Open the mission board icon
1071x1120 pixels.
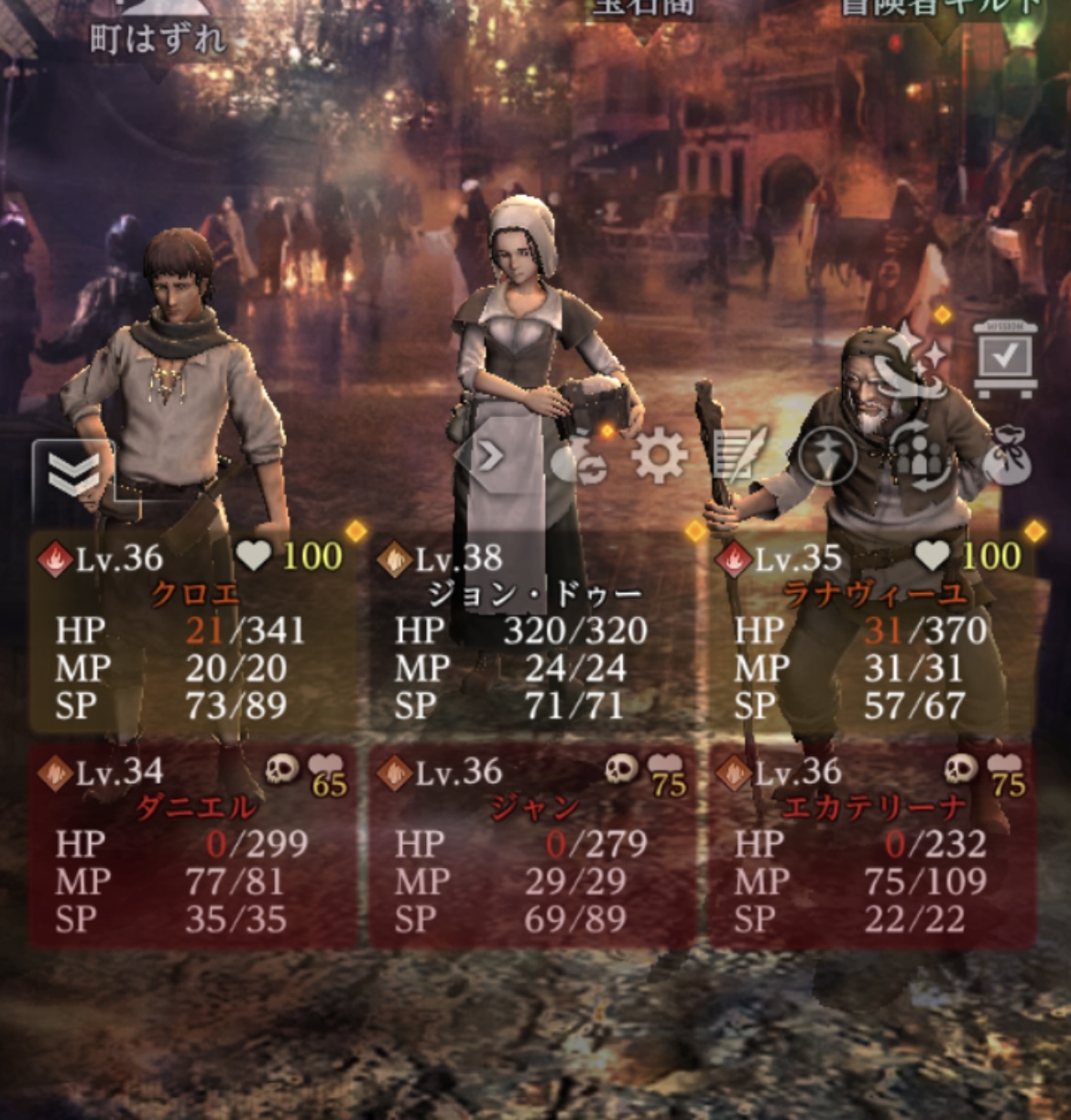(x=1005, y=358)
